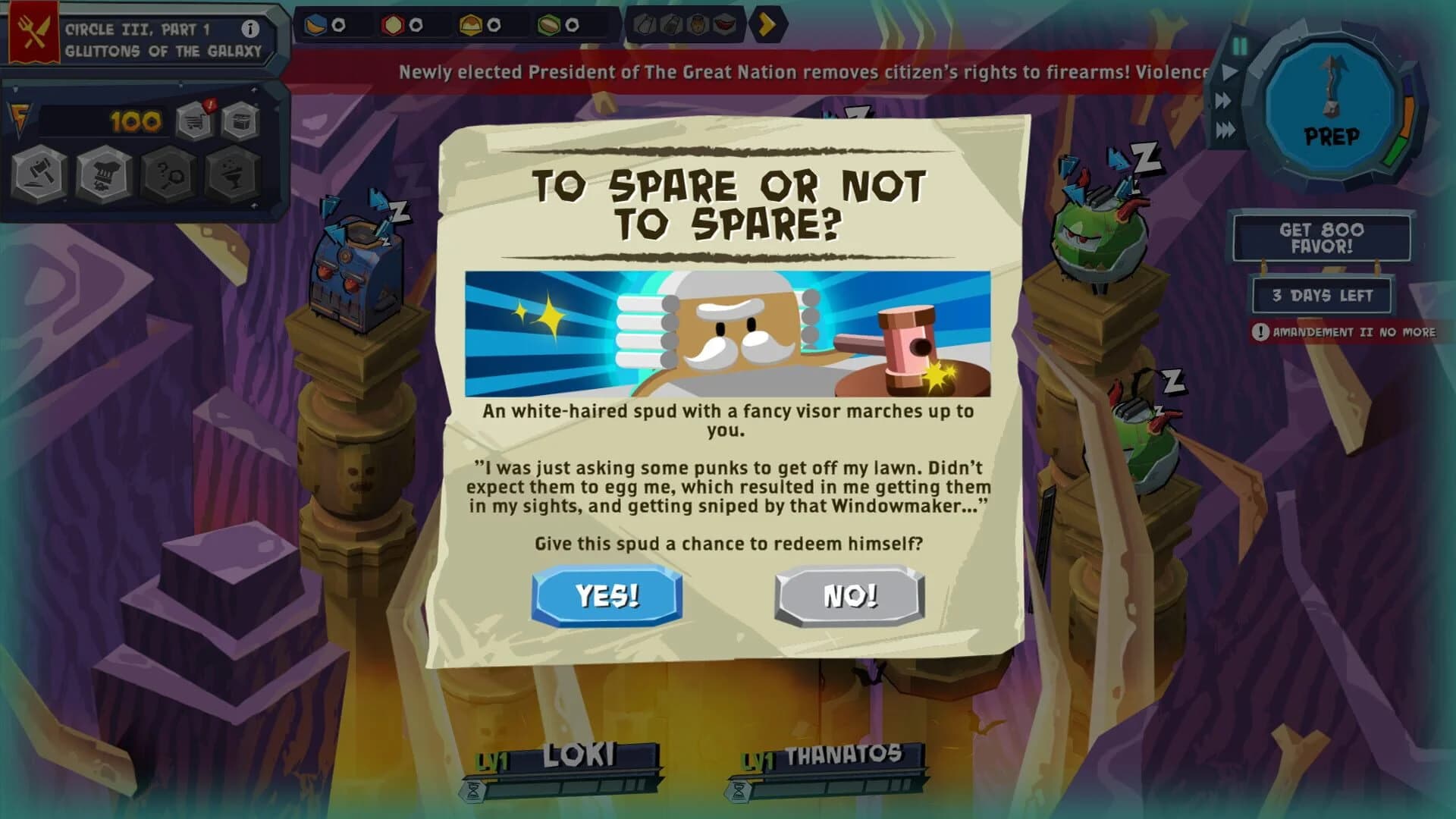Select the chili pepper spice icon
This screenshot has height=819, width=1456.
click(724, 24)
